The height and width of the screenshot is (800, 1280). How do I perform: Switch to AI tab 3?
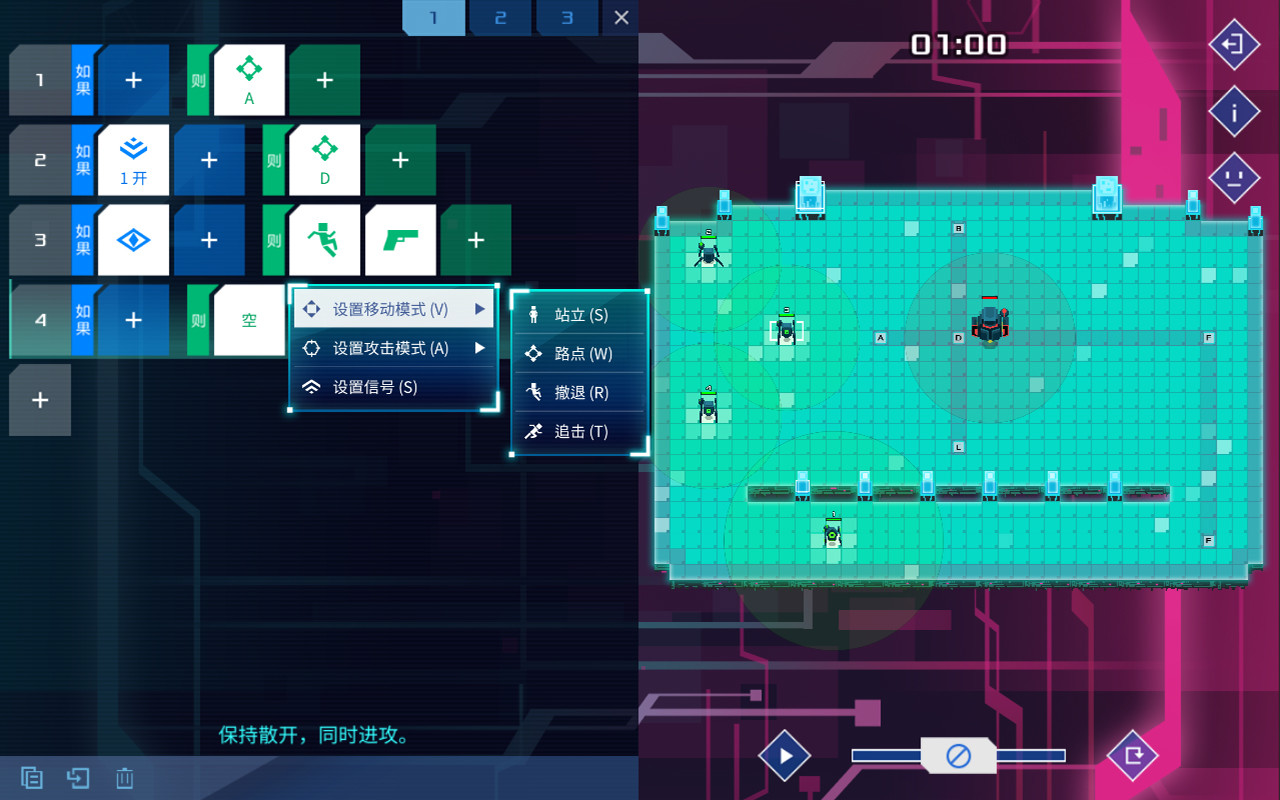click(567, 17)
